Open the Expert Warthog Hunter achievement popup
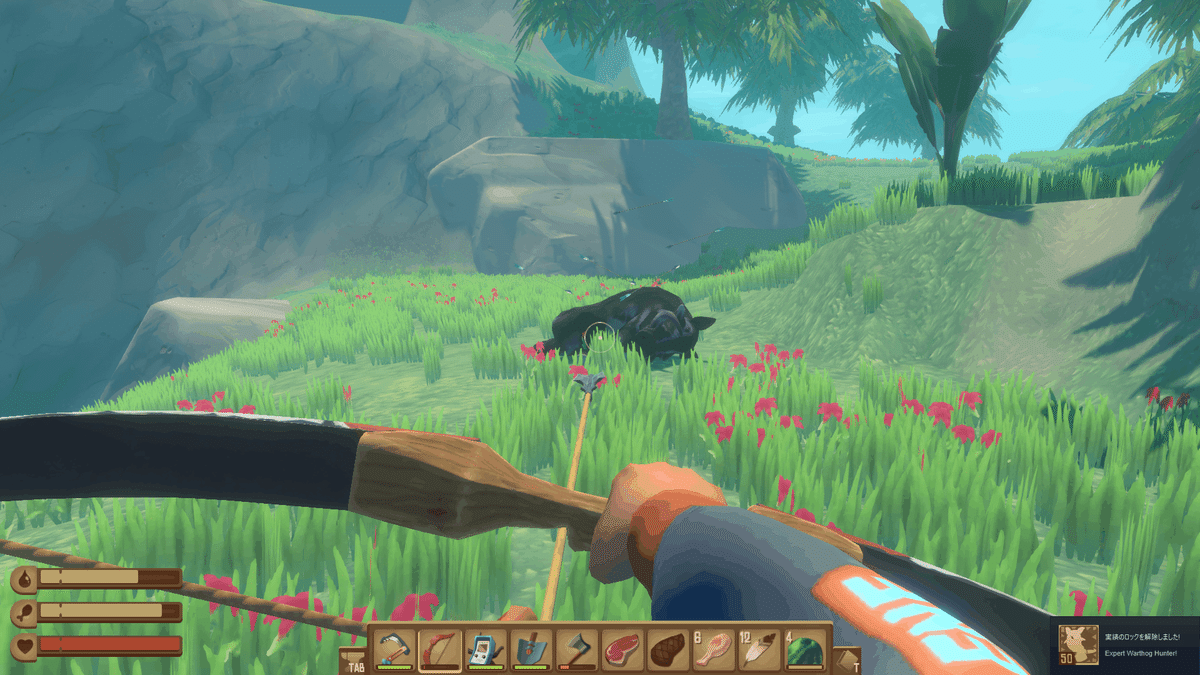Screen dimensions: 1200x675 1128,645
